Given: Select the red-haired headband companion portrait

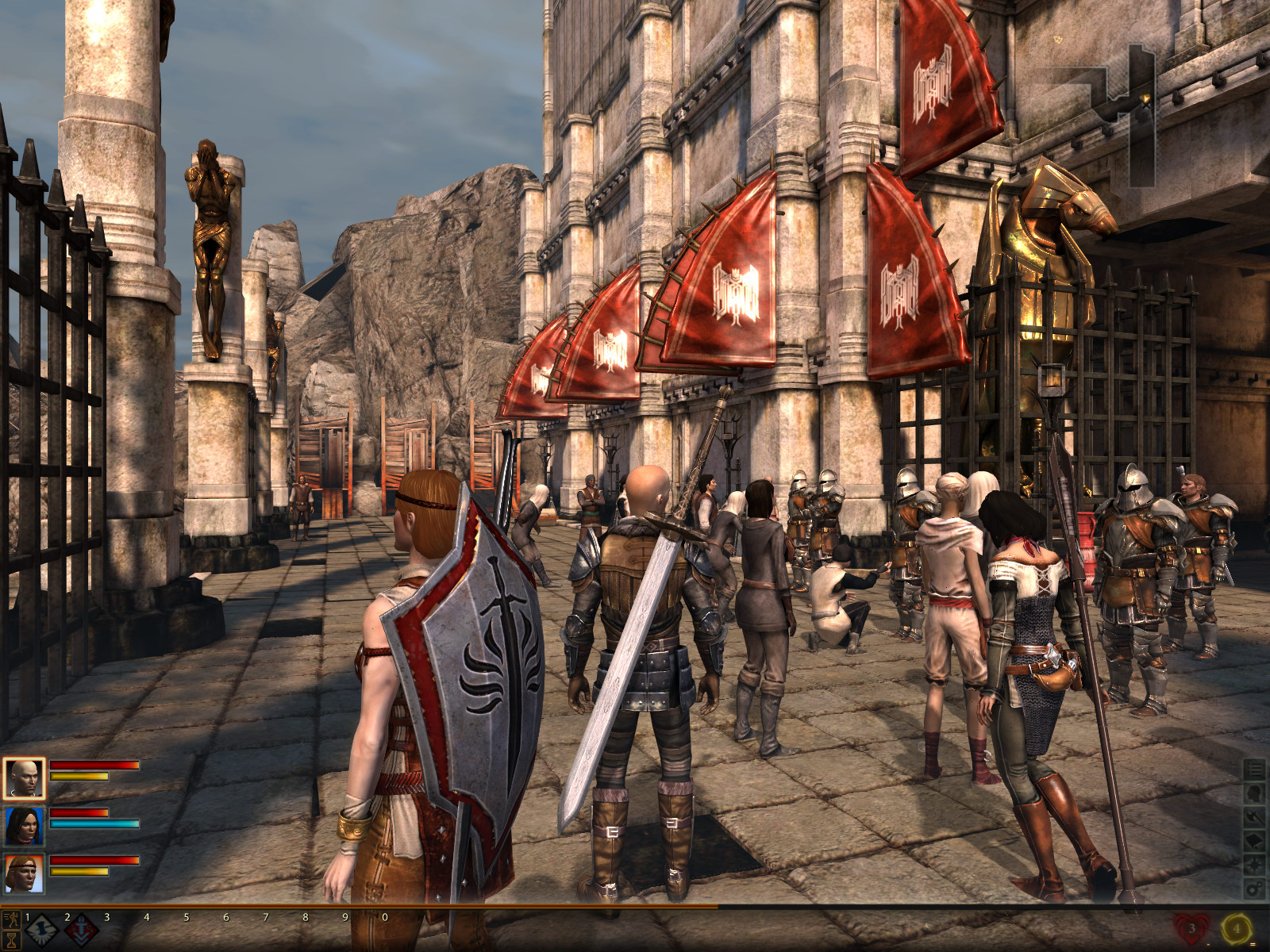Looking at the screenshot, I should [24, 873].
